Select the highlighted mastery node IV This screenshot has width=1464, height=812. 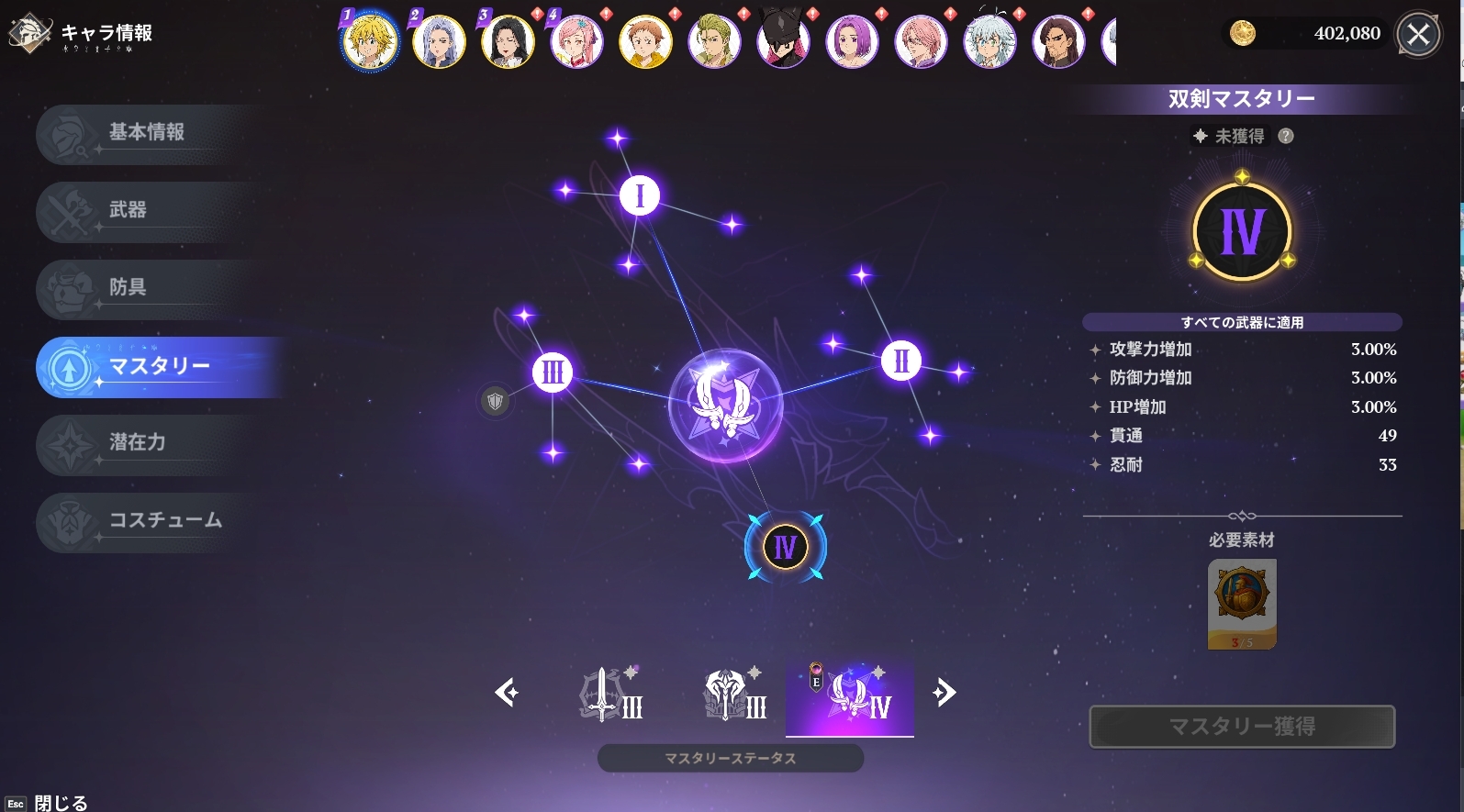pyautogui.click(x=785, y=548)
